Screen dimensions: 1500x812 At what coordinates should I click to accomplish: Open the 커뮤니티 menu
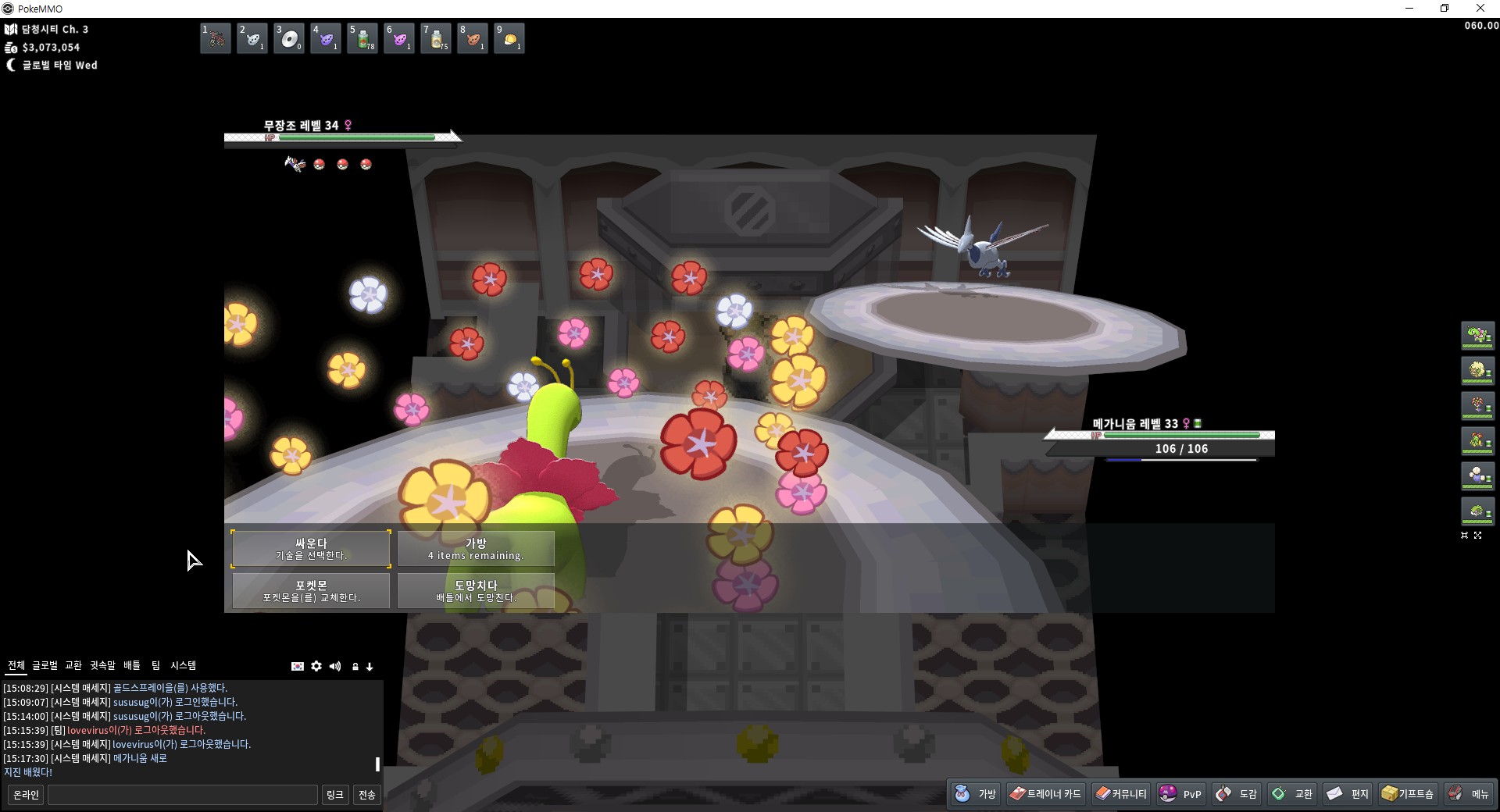1120,794
